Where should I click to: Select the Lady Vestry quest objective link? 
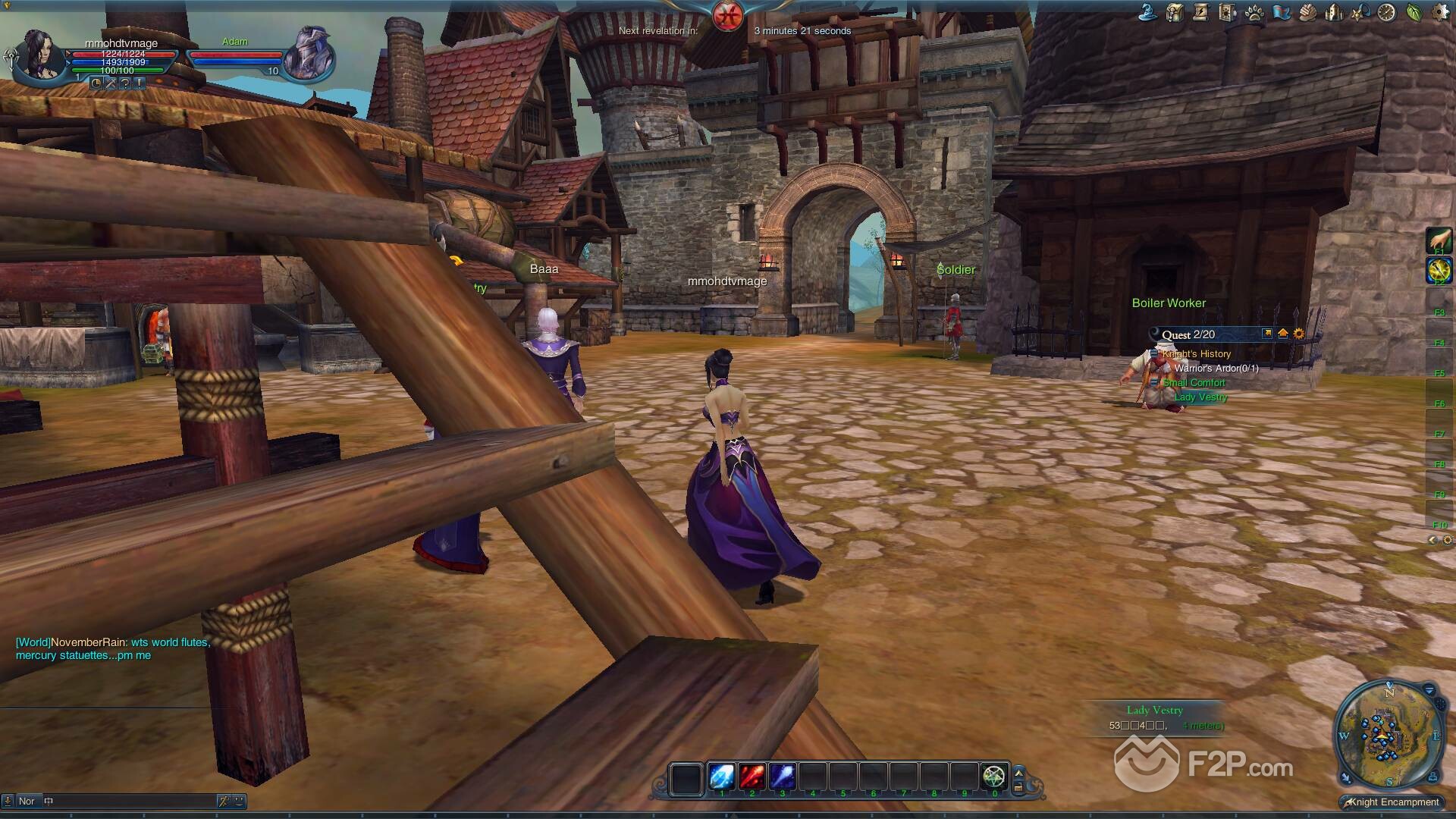click(x=1200, y=397)
